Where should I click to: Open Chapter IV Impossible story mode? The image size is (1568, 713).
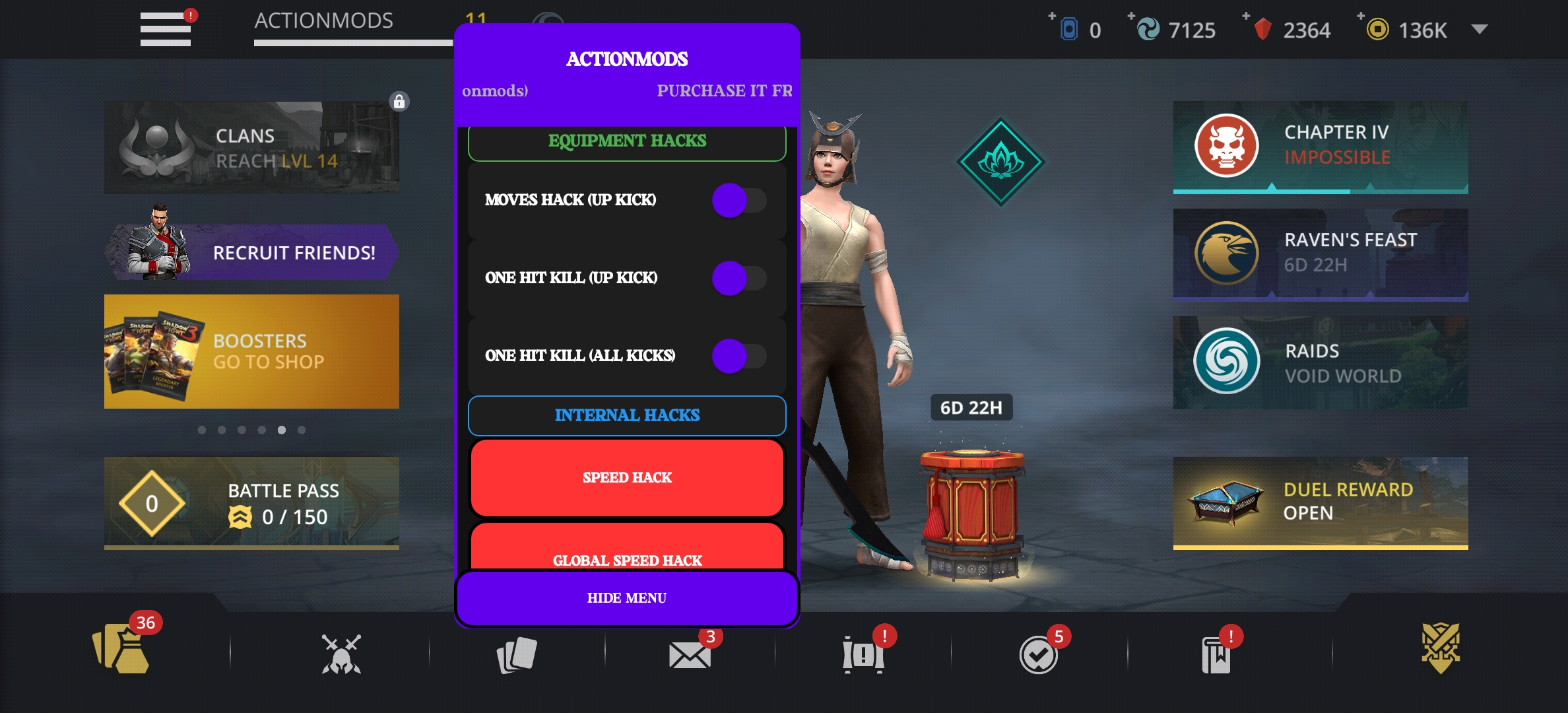point(1320,147)
